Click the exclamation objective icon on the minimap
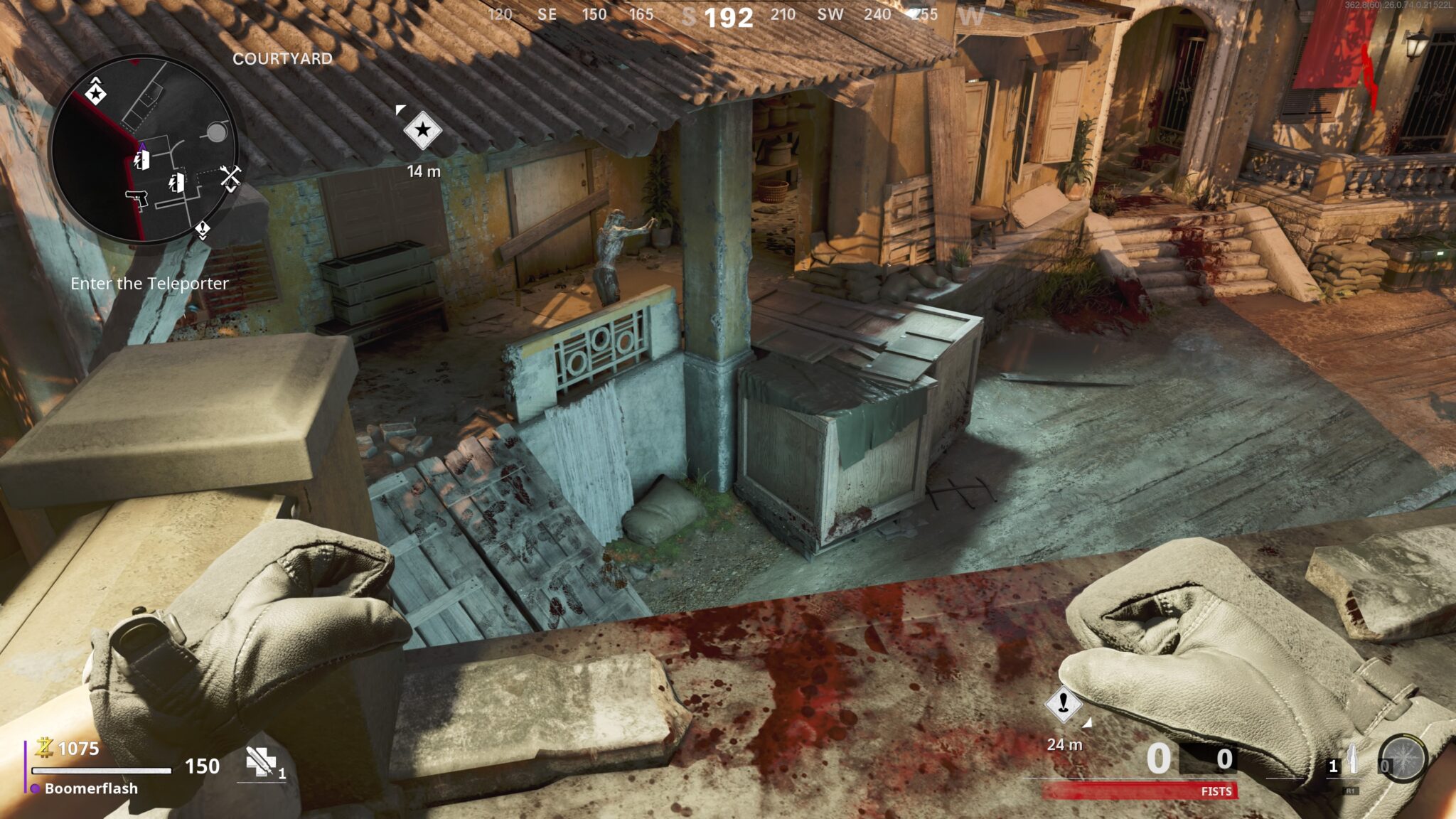 click(203, 227)
